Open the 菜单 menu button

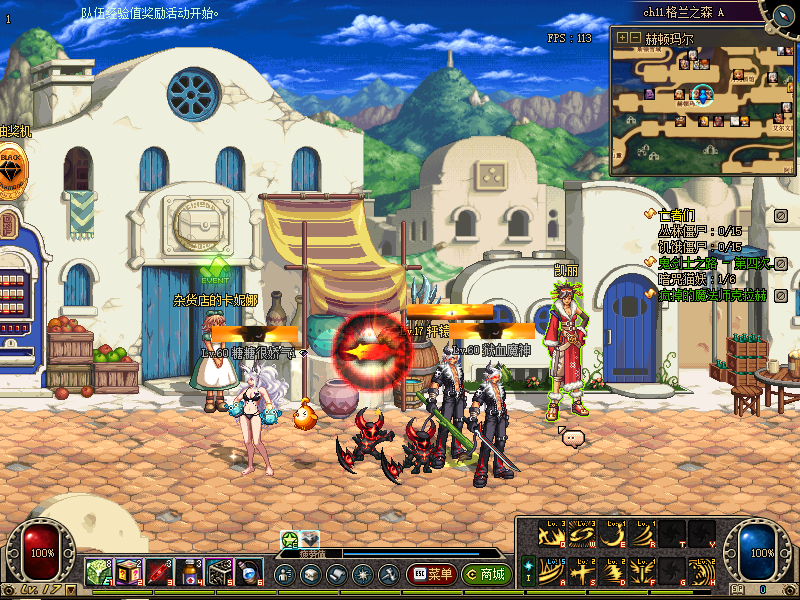432,574
